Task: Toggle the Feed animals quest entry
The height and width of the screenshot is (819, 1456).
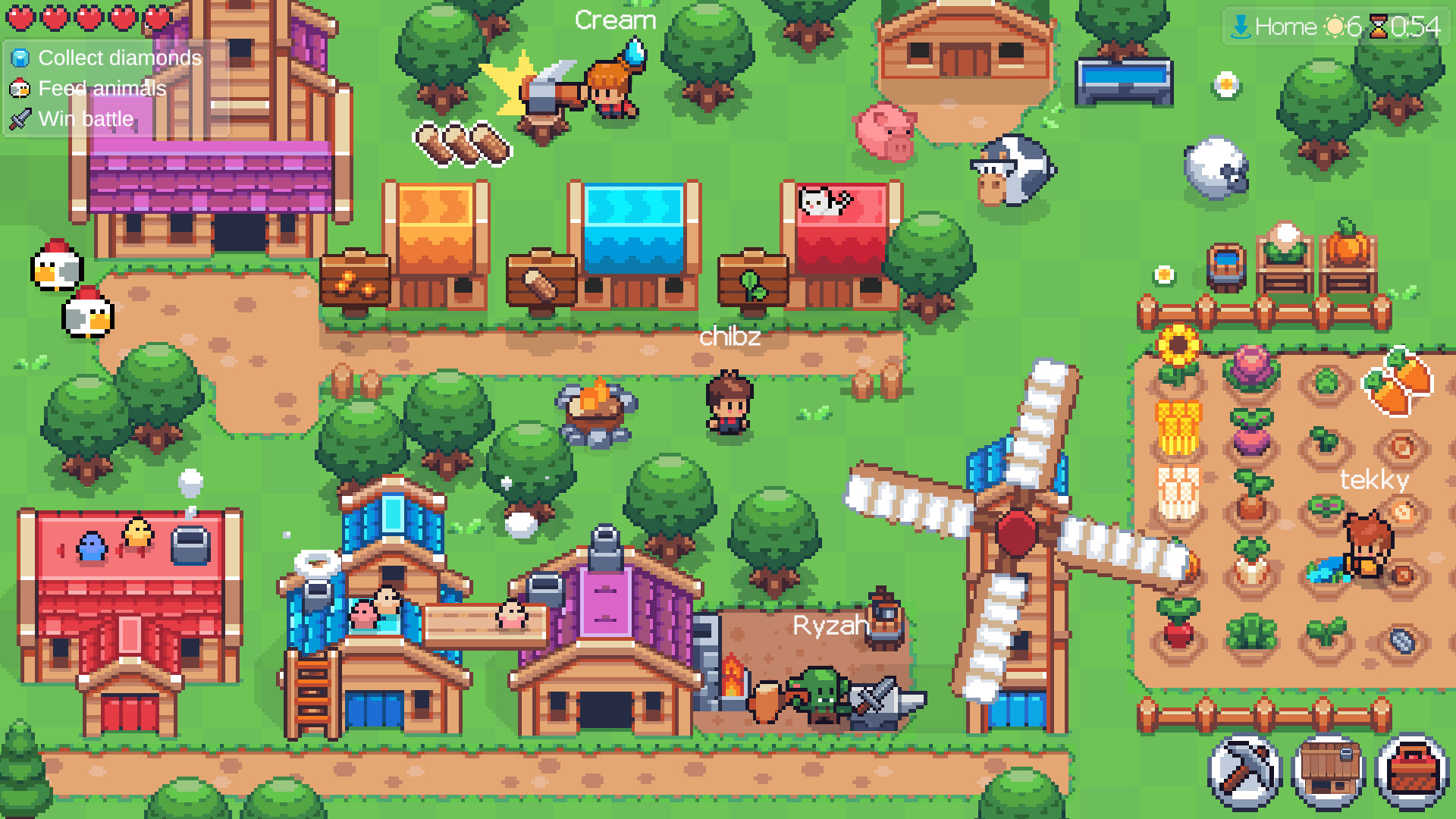Action: [102, 89]
